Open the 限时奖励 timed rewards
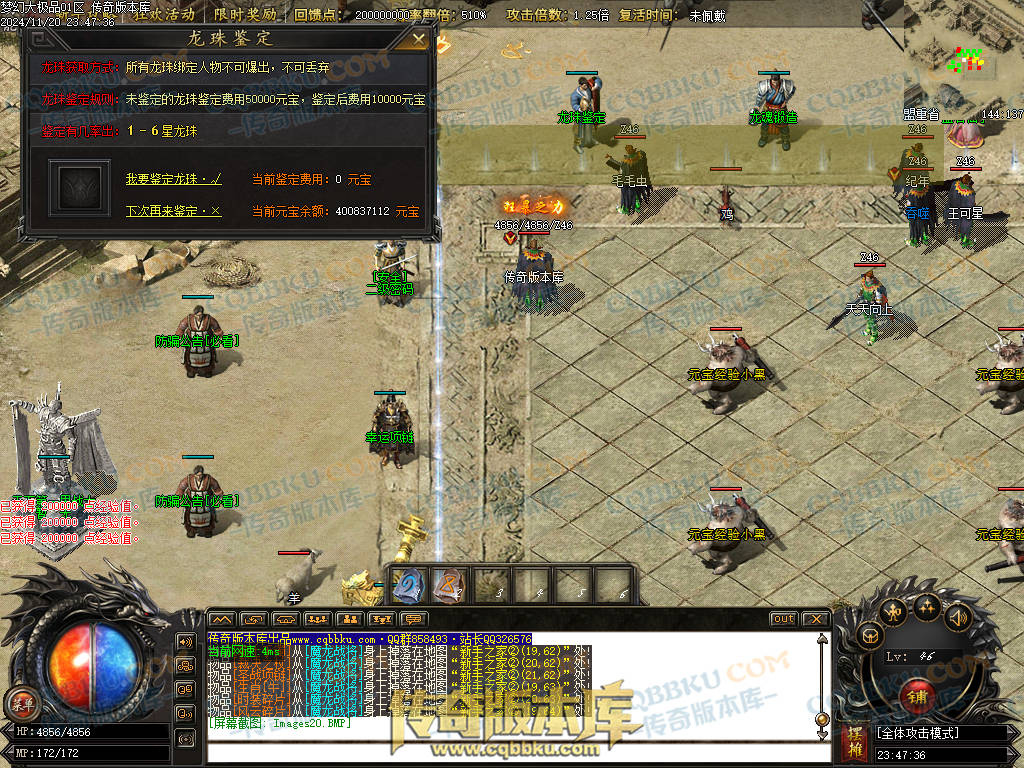 (245, 15)
